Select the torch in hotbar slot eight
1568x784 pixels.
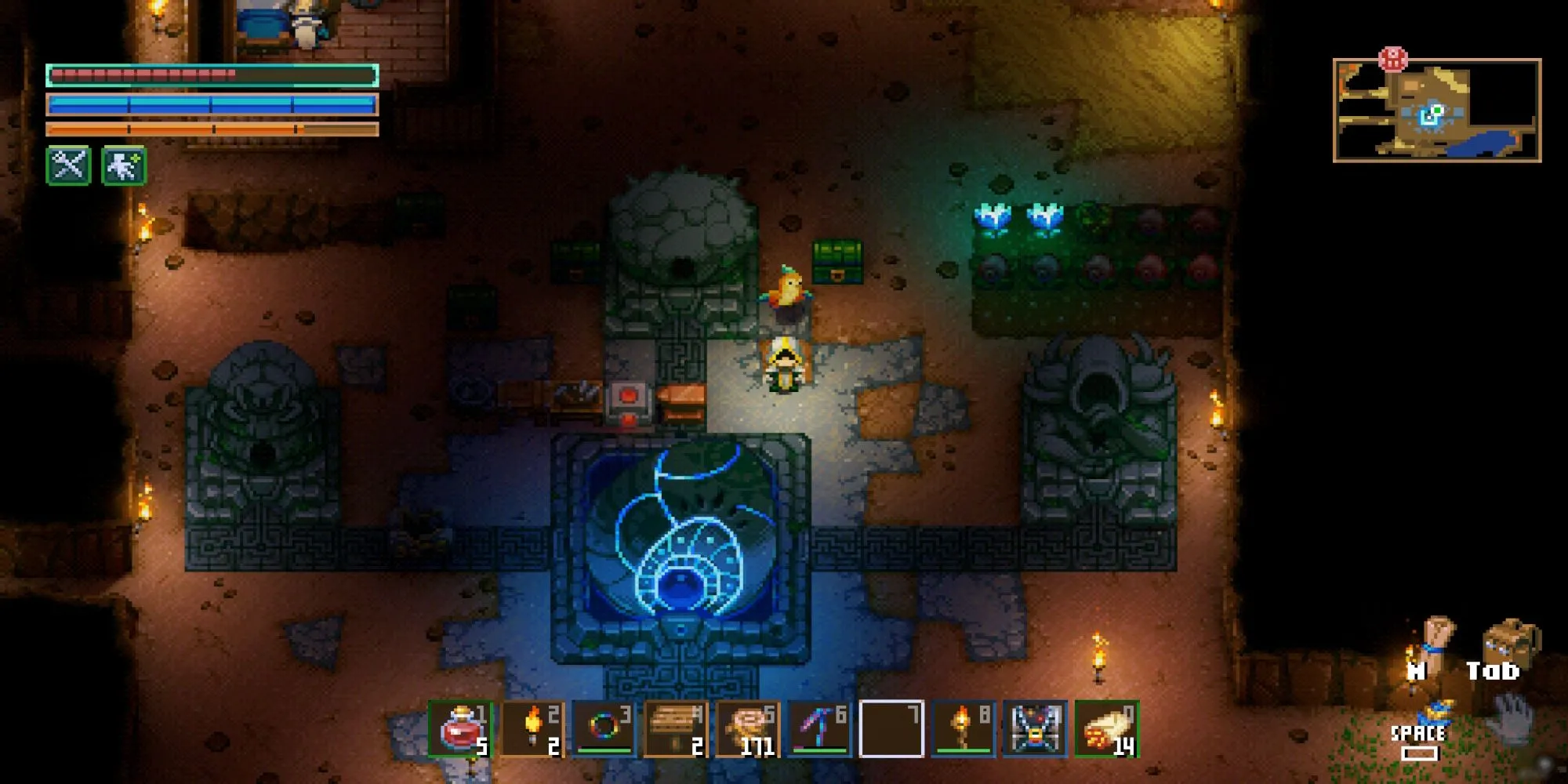[963, 729]
